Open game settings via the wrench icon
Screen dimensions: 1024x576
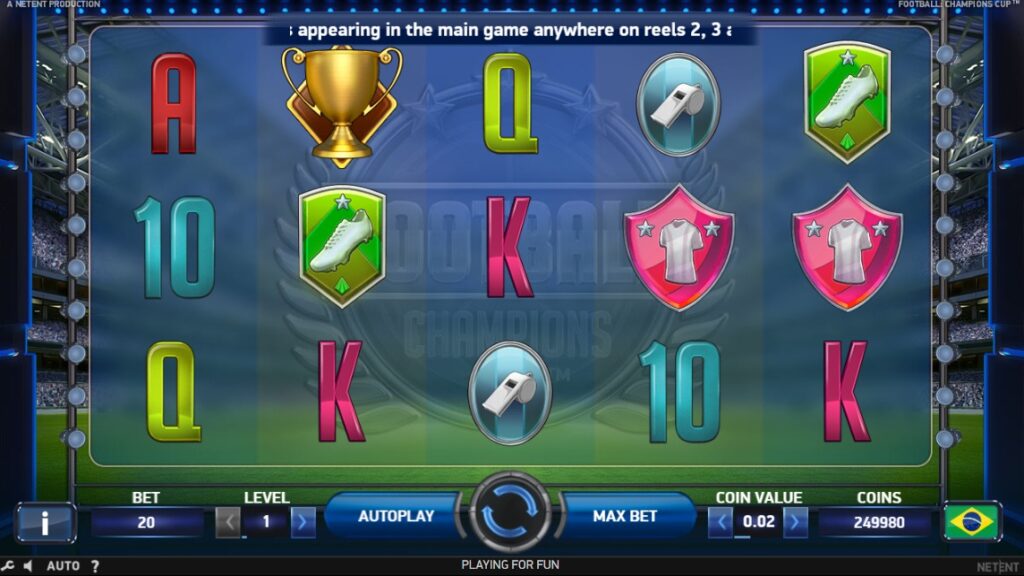click(8, 566)
